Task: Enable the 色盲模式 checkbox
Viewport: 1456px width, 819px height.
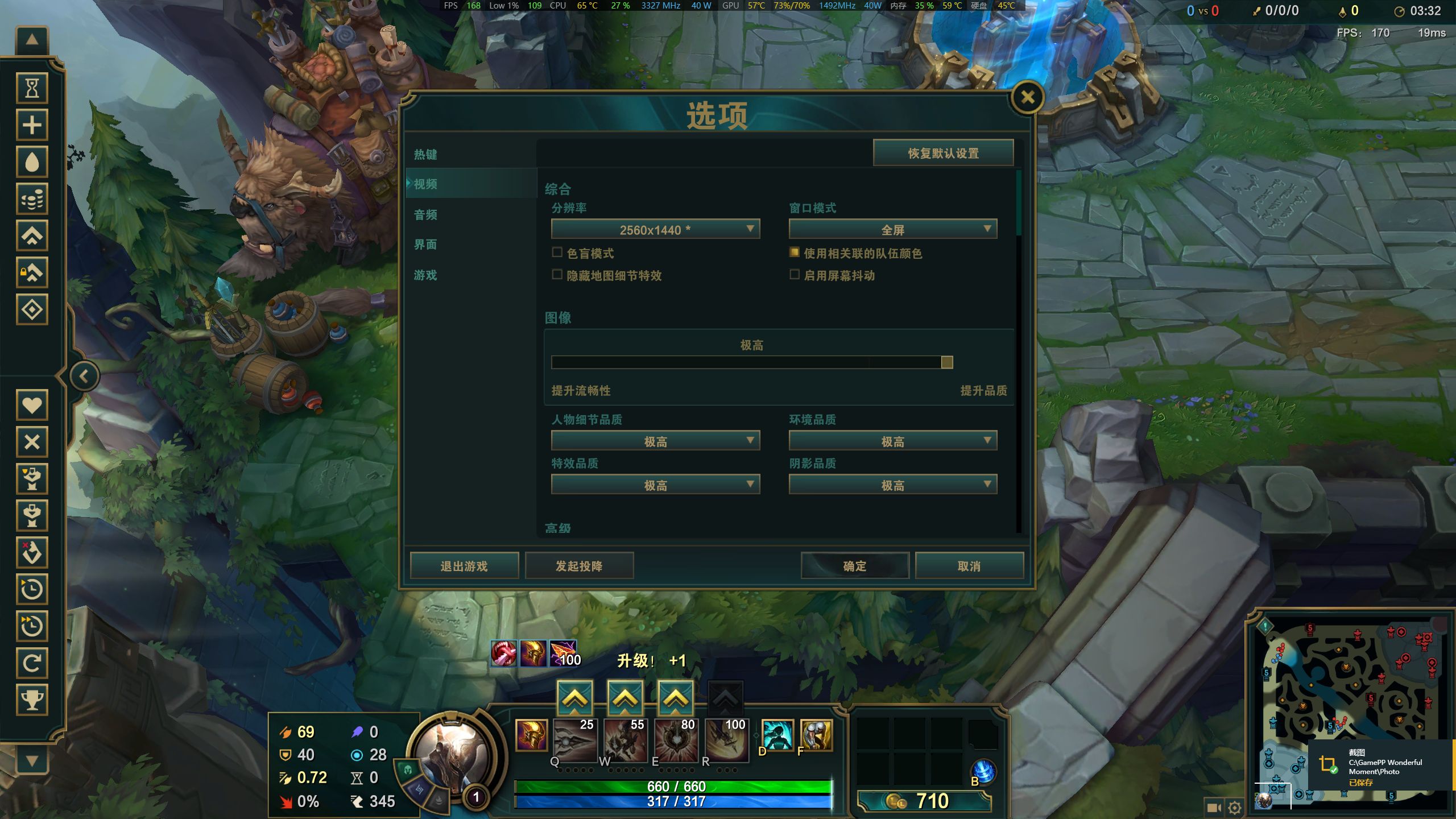Action: click(557, 253)
